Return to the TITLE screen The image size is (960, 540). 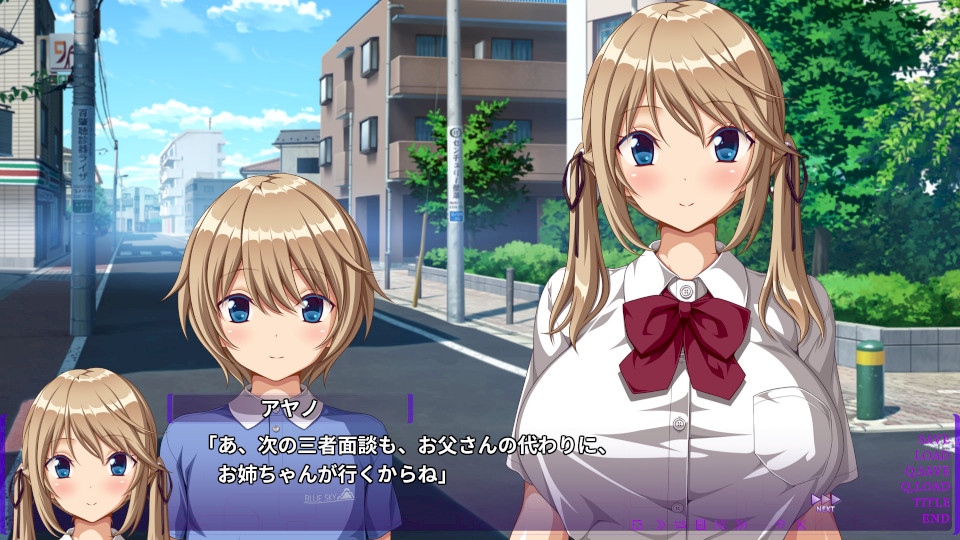click(932, 503)
